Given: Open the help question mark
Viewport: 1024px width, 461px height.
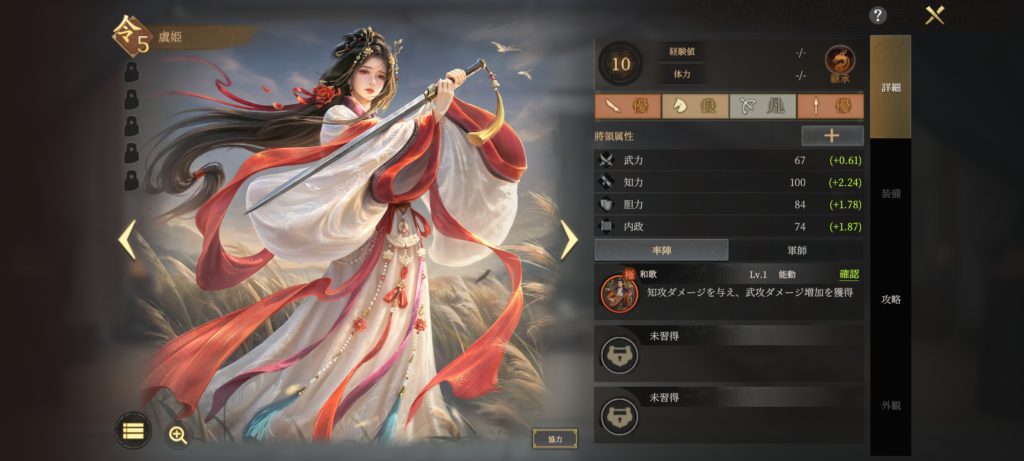Looking at the screenshot, I should coord(878,15).
